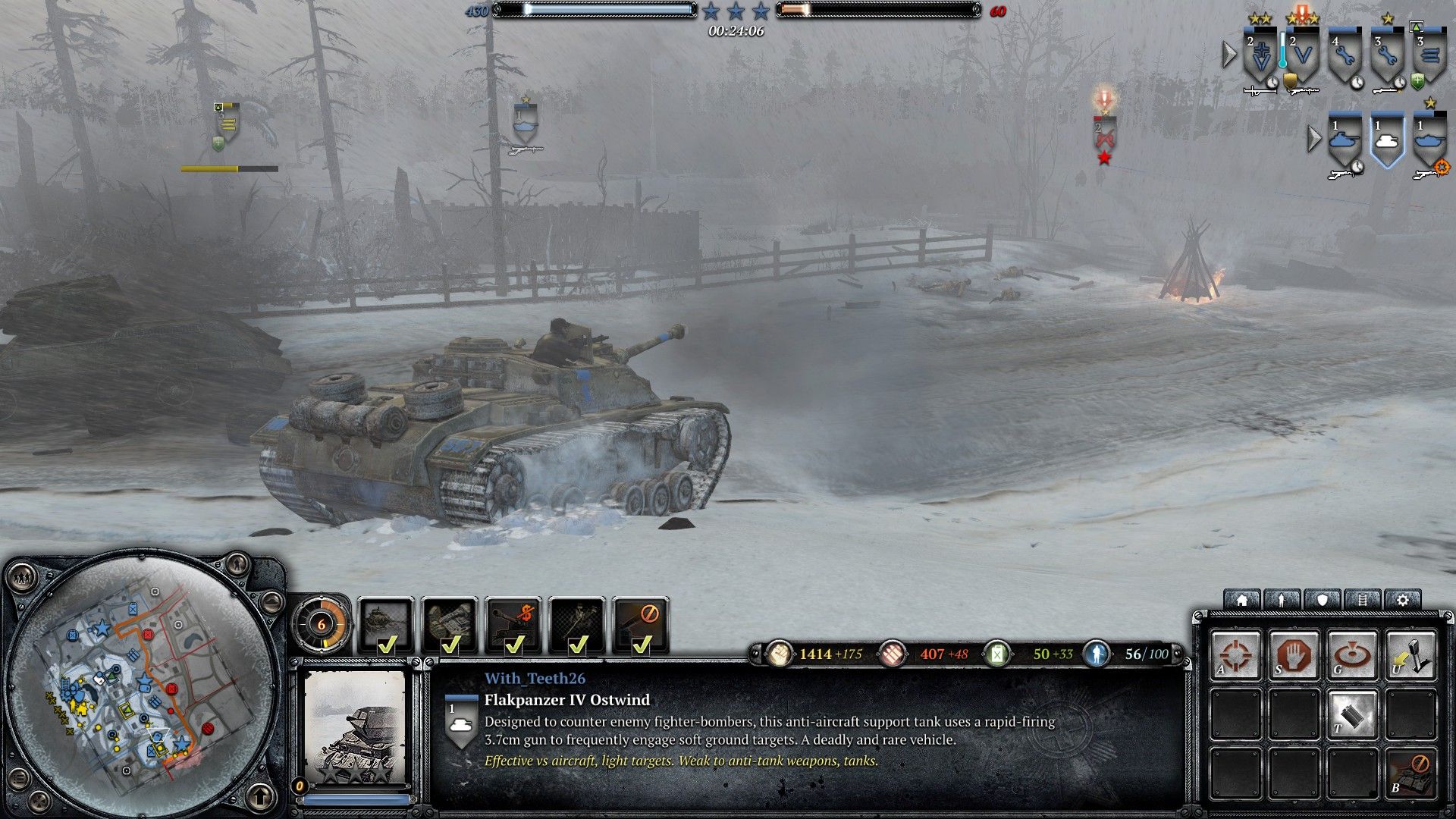Screen dimensions: 1456x819
Task: Select the Attack Ground ability (A)
Action: [x=1235, y=654]
